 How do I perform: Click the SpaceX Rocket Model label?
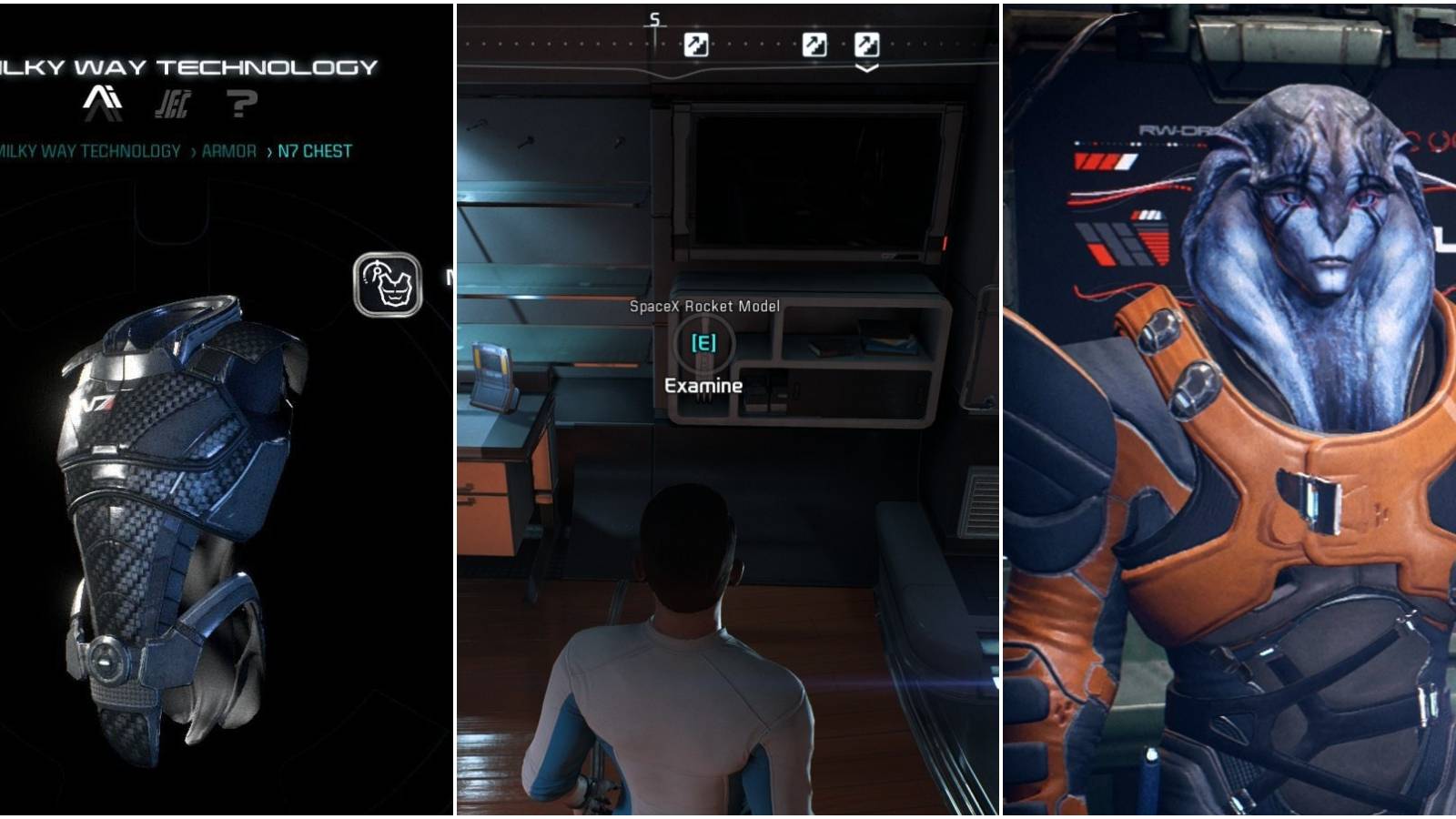(703, 307)
